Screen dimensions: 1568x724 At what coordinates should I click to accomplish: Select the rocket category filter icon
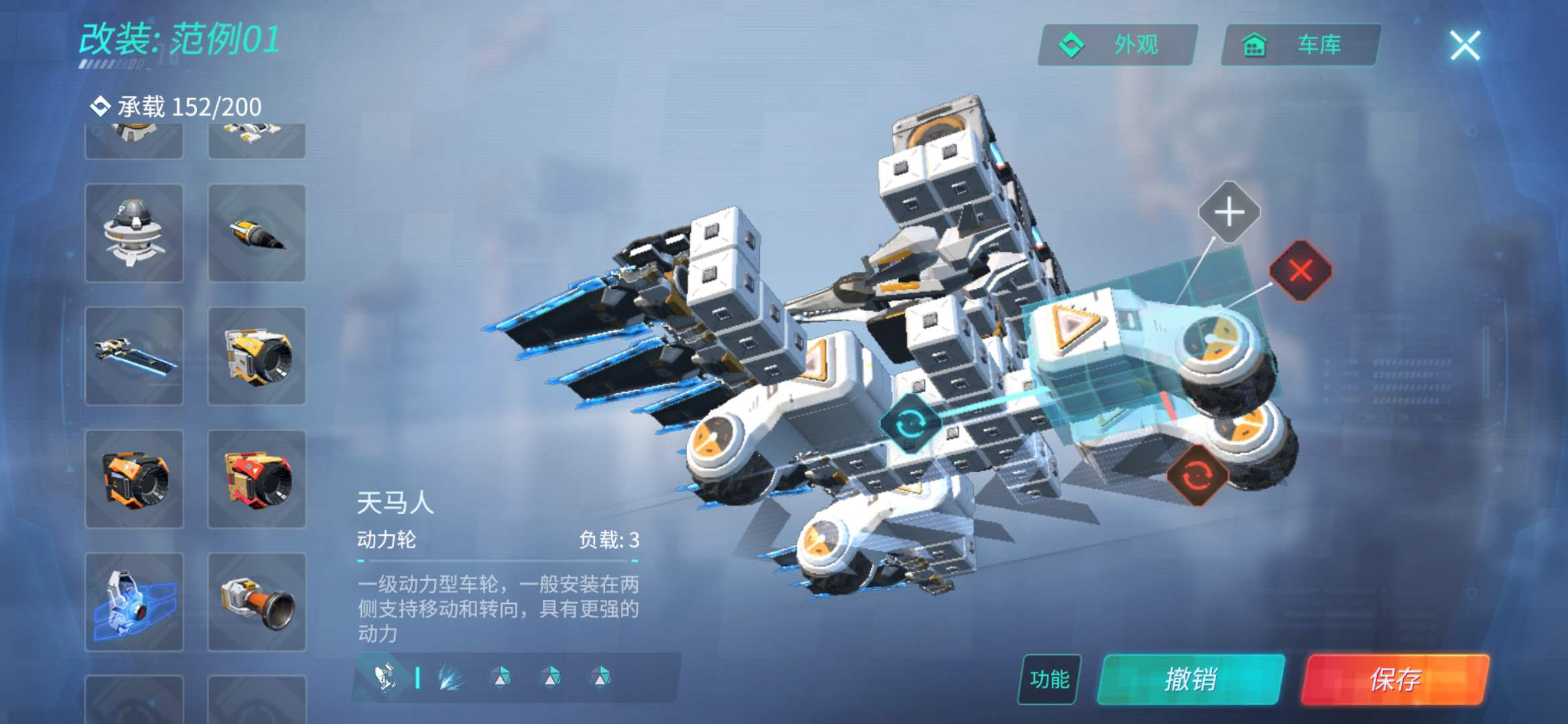(x=386, y=678)
